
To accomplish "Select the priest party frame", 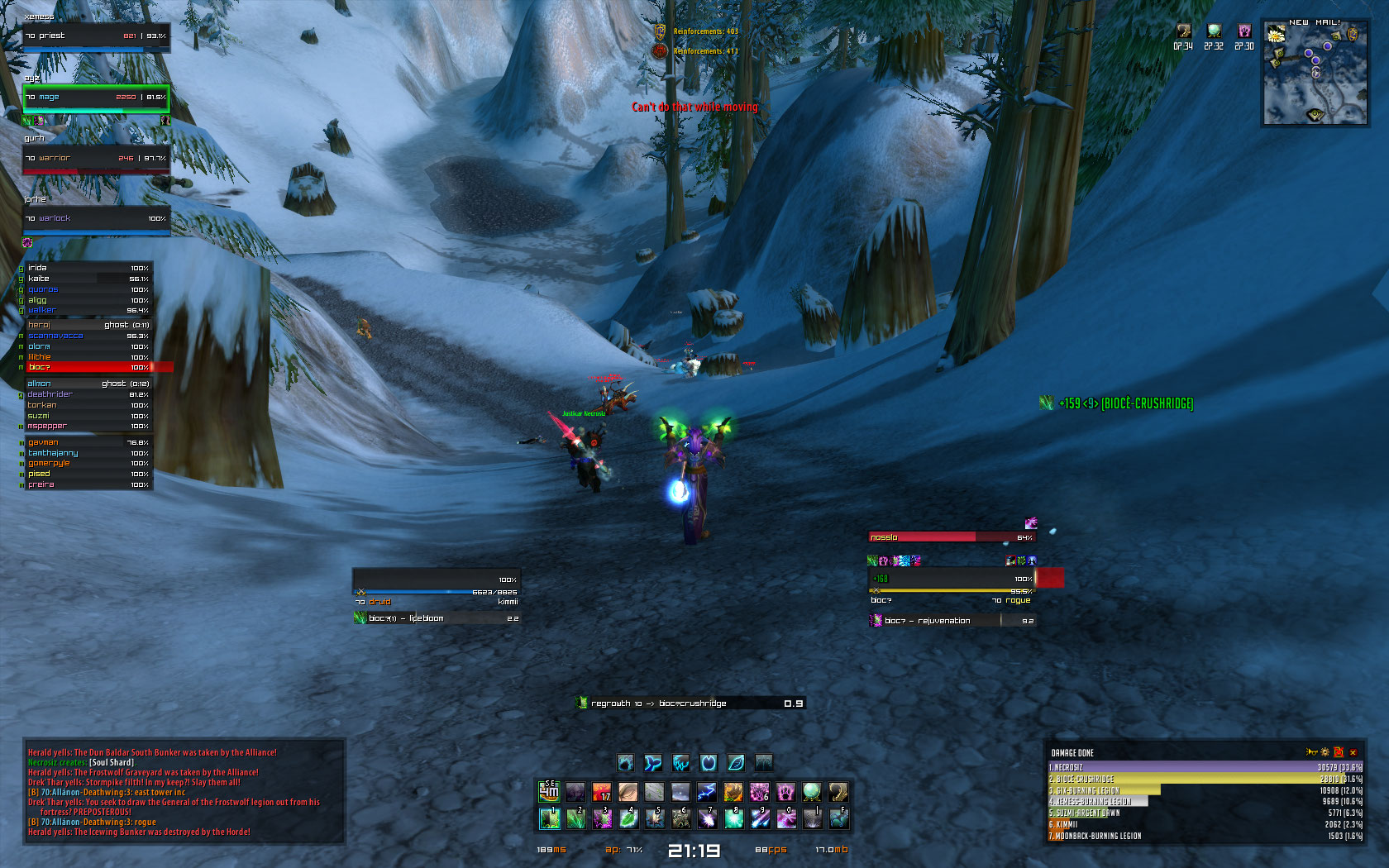I will point(96,36).
